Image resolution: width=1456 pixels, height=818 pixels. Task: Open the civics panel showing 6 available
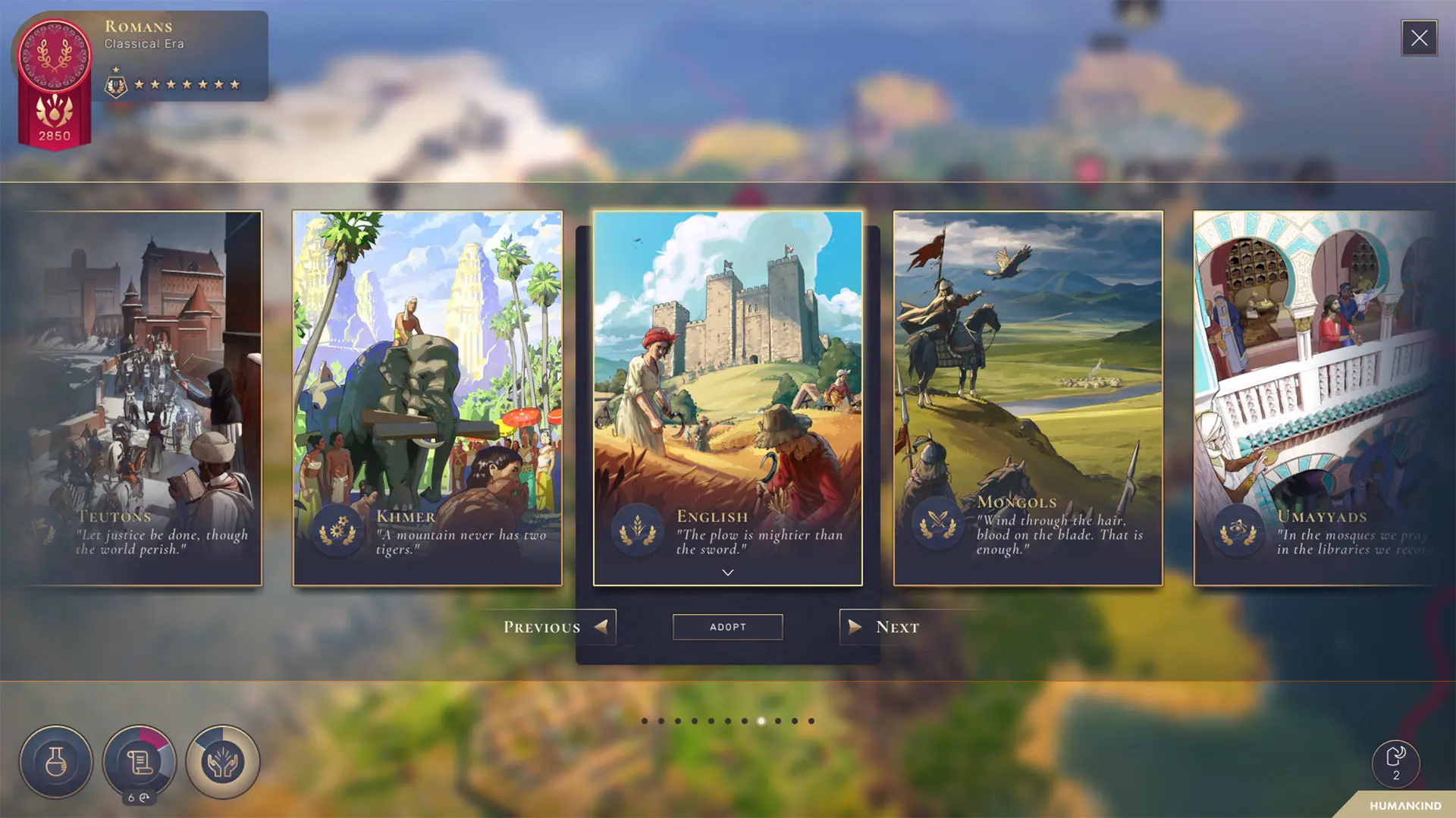(x=140, y=763)
